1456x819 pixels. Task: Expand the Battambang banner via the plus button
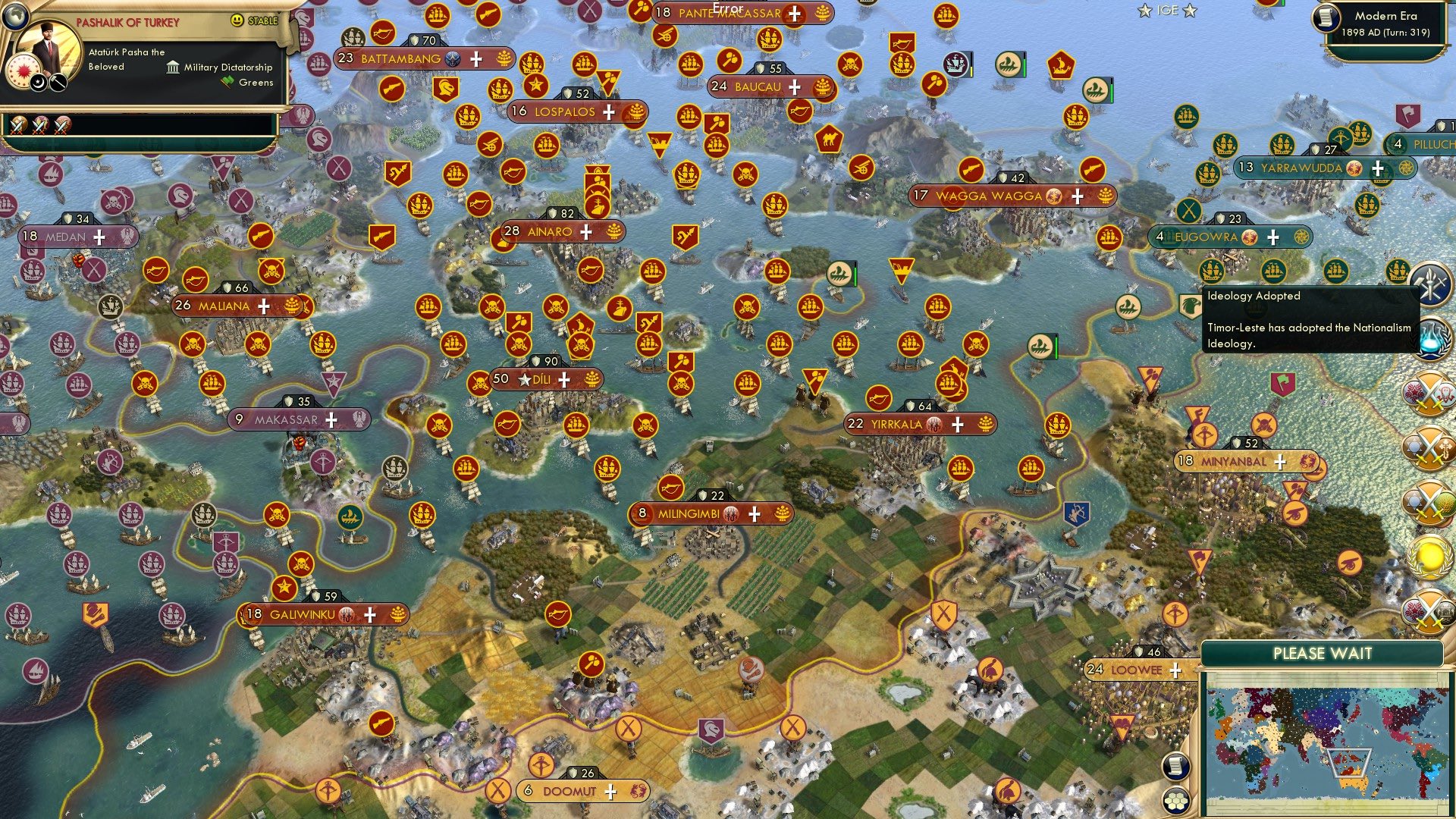(476, 58)
